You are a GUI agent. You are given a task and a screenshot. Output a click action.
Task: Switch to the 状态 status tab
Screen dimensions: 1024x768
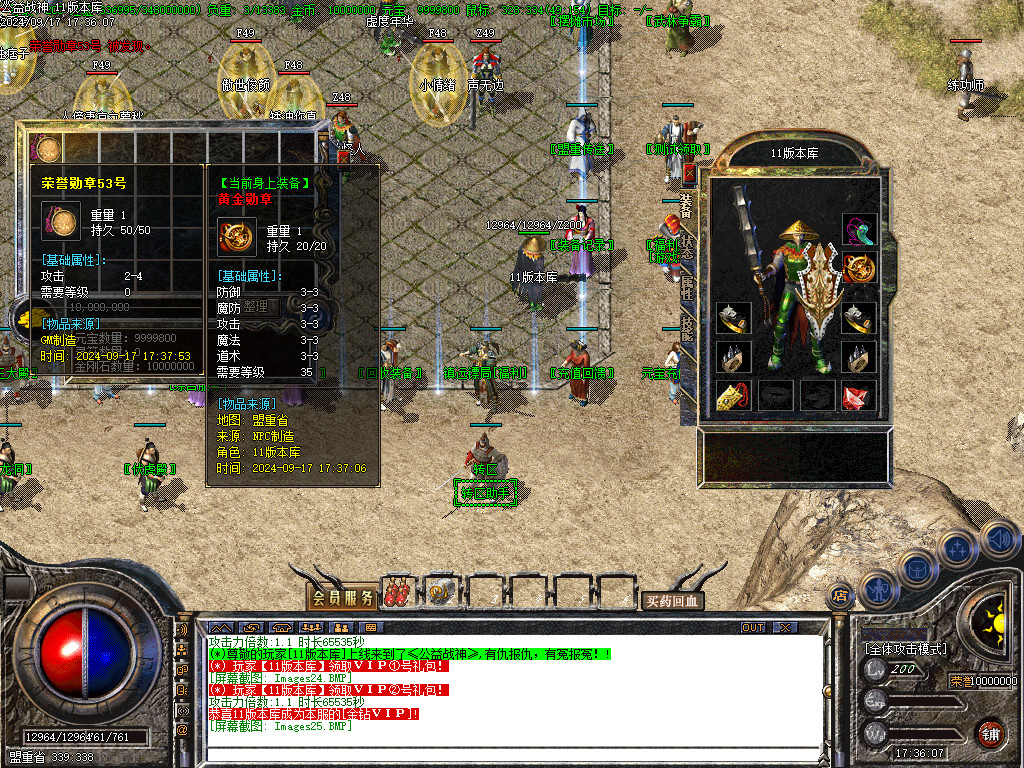pyautogui.click(x=687, y=246)
